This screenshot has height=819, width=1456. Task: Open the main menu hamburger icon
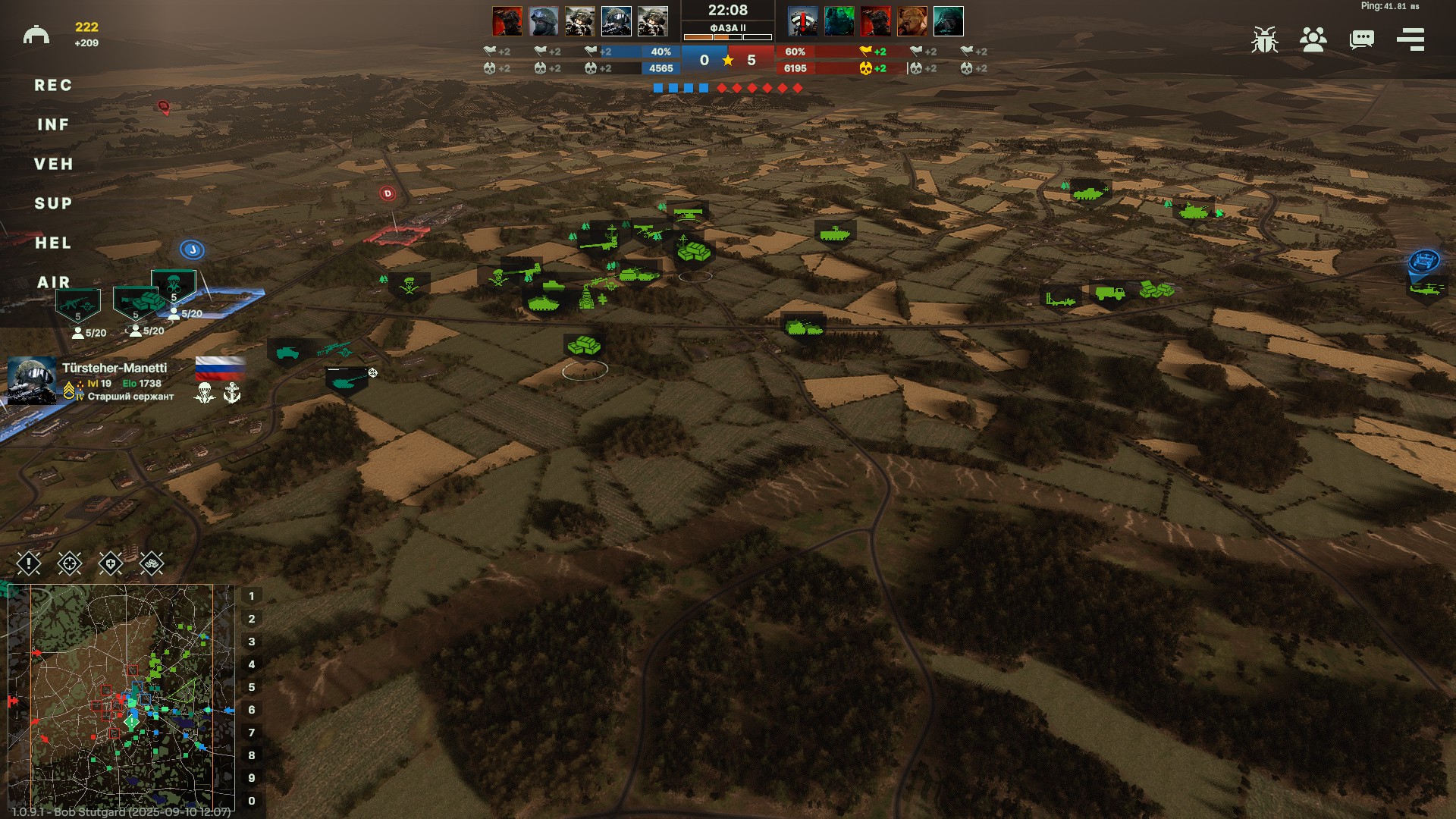[x=1410, y=39]
